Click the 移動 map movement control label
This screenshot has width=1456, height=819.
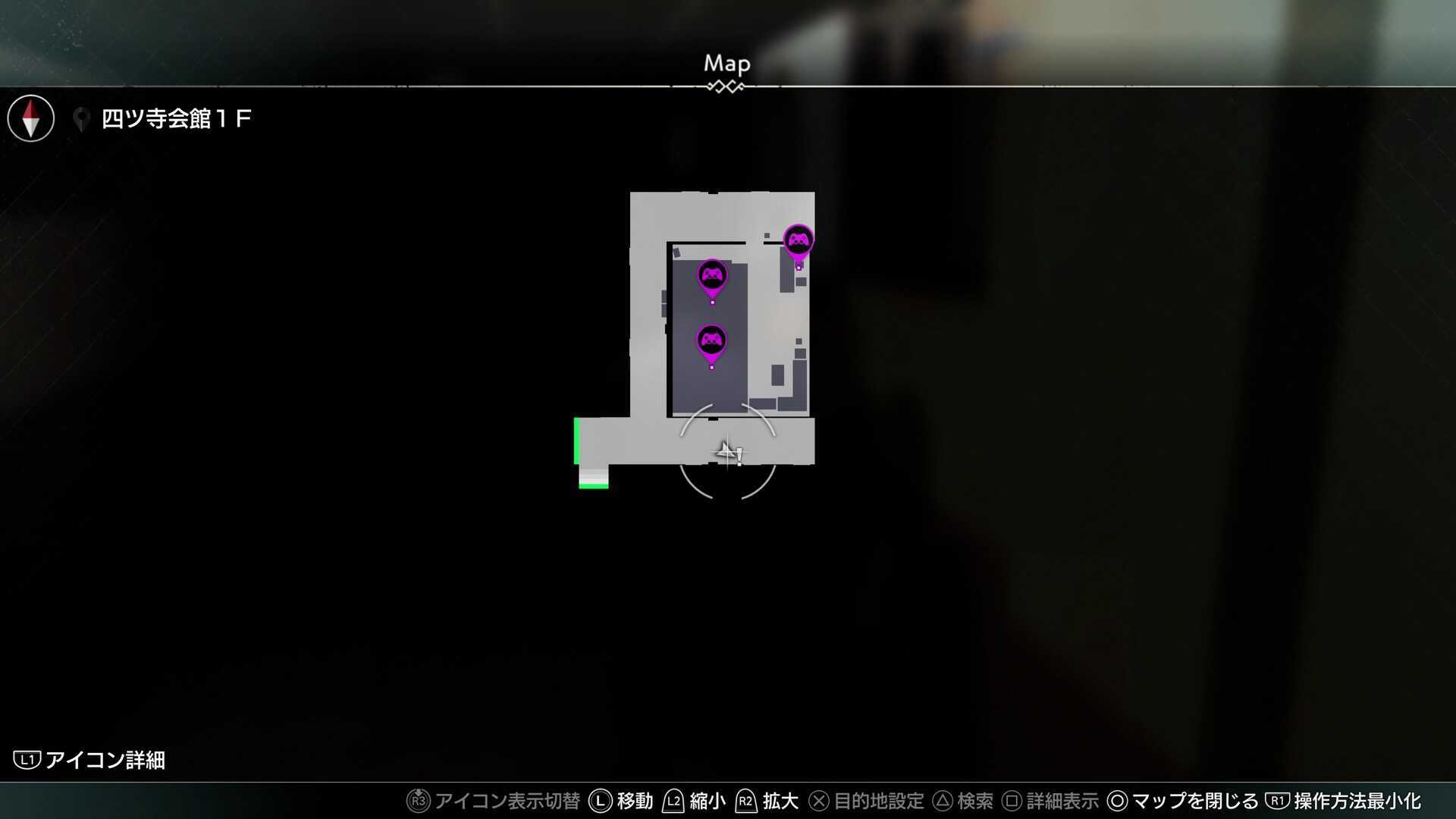click(x=633, y=800)
